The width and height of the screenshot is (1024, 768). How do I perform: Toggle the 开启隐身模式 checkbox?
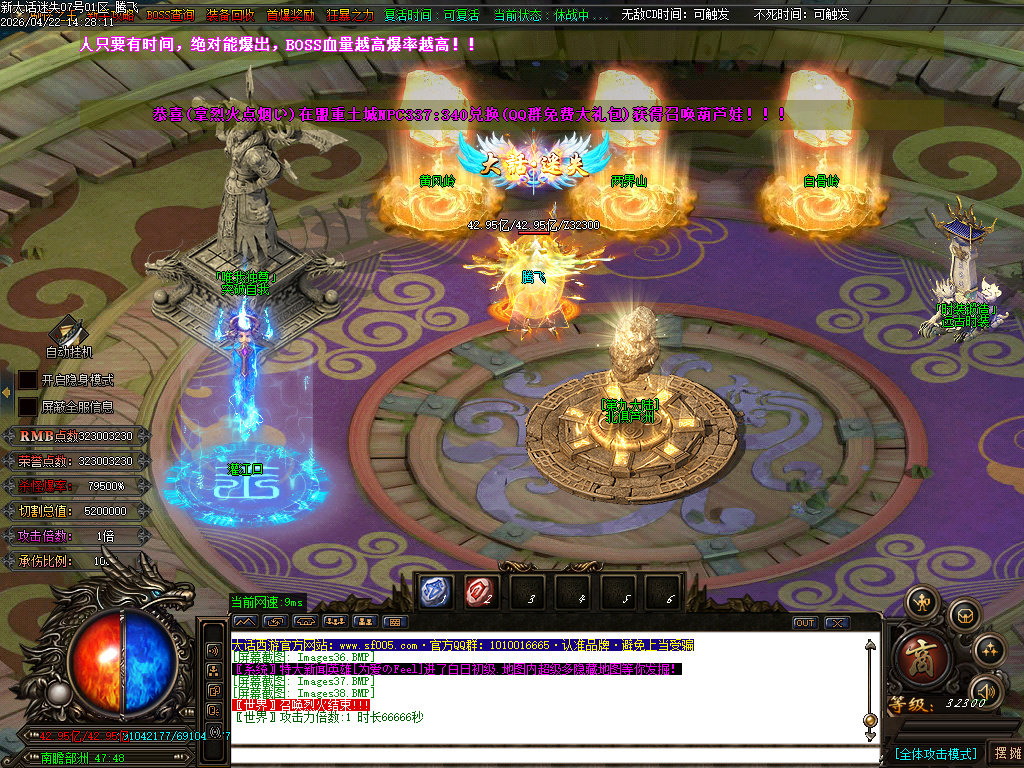pyautogui.click(x=27, y=380)
